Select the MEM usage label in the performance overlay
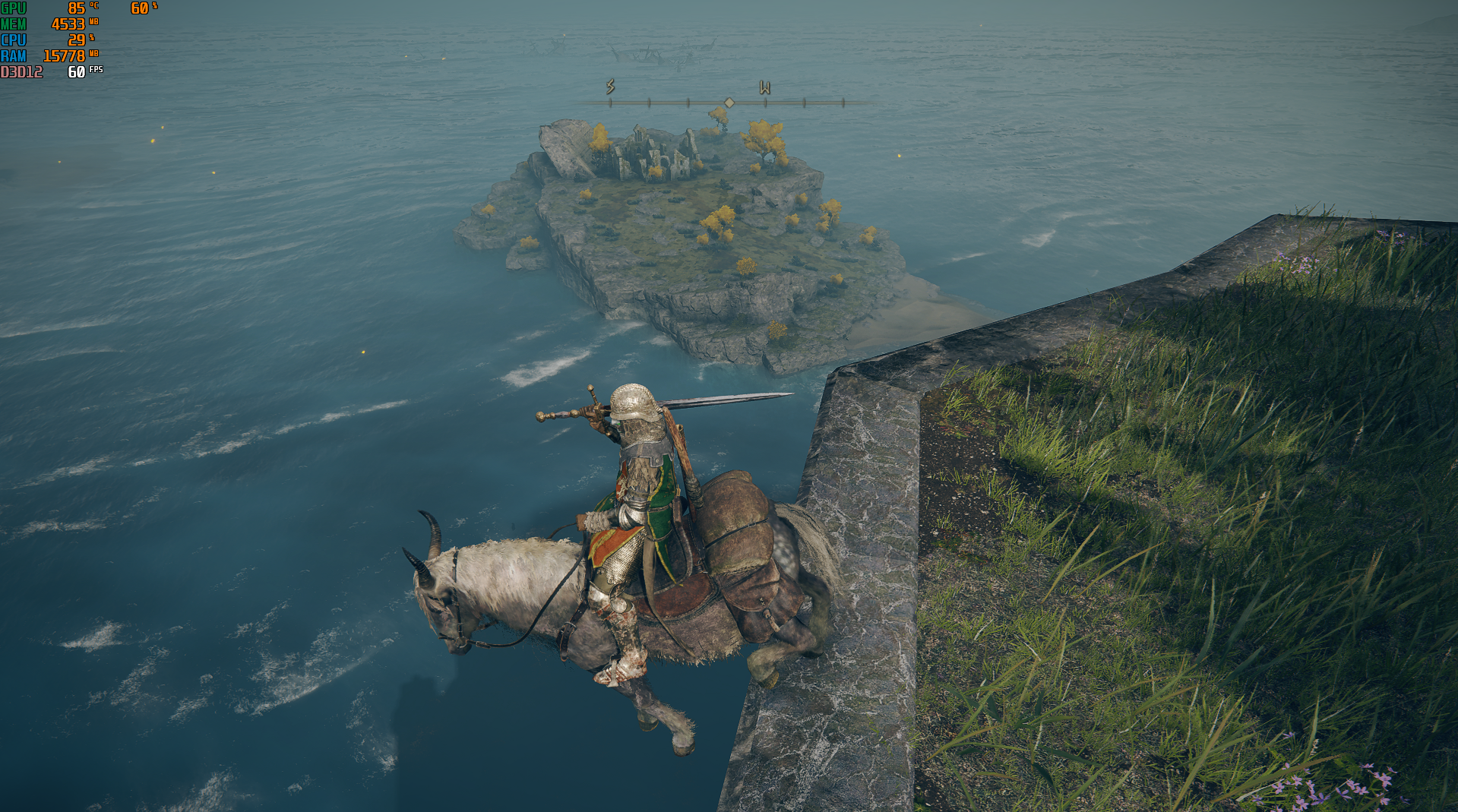1458x812 pixels. 15,24
